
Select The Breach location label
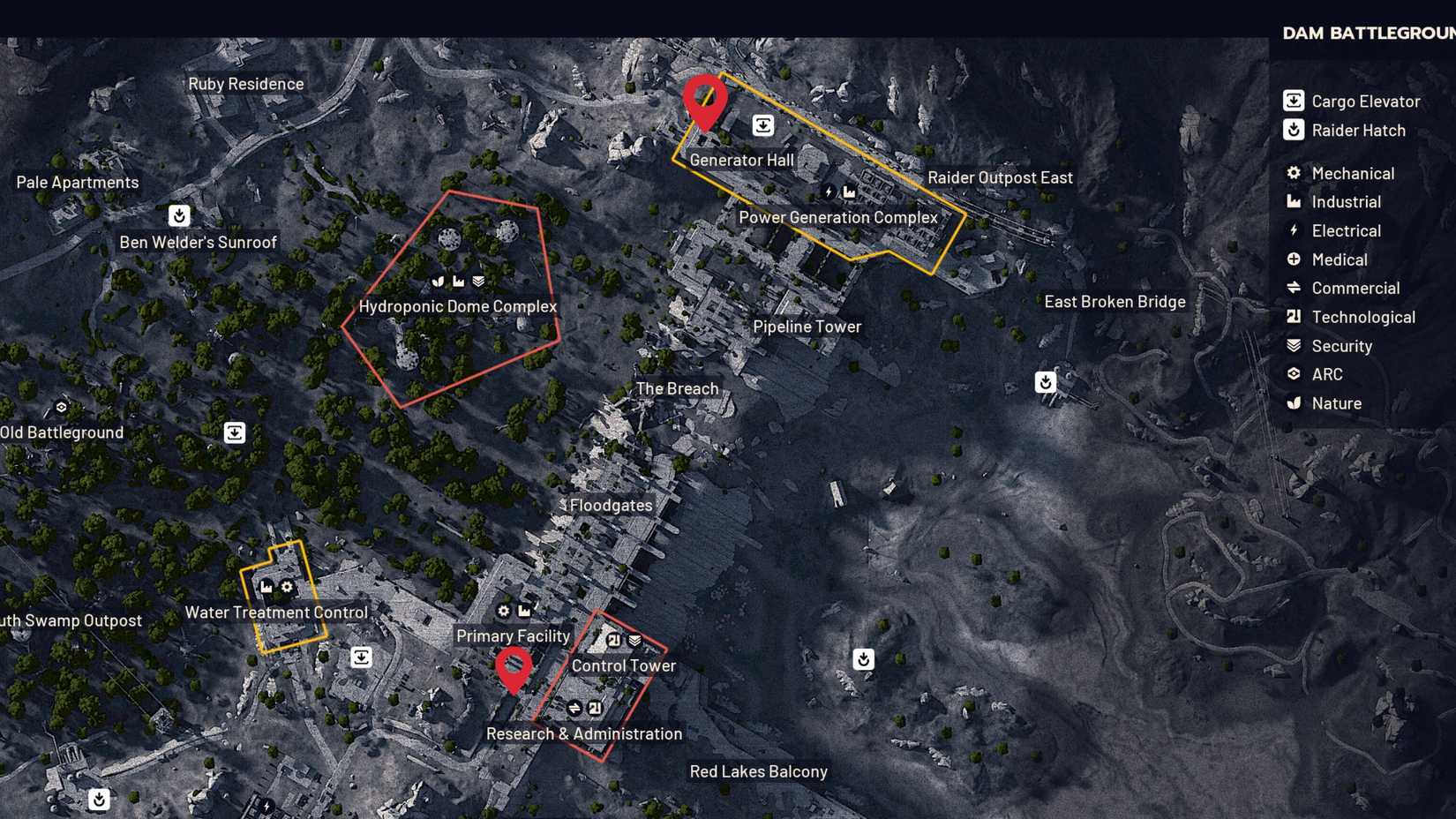pos(677,388)
